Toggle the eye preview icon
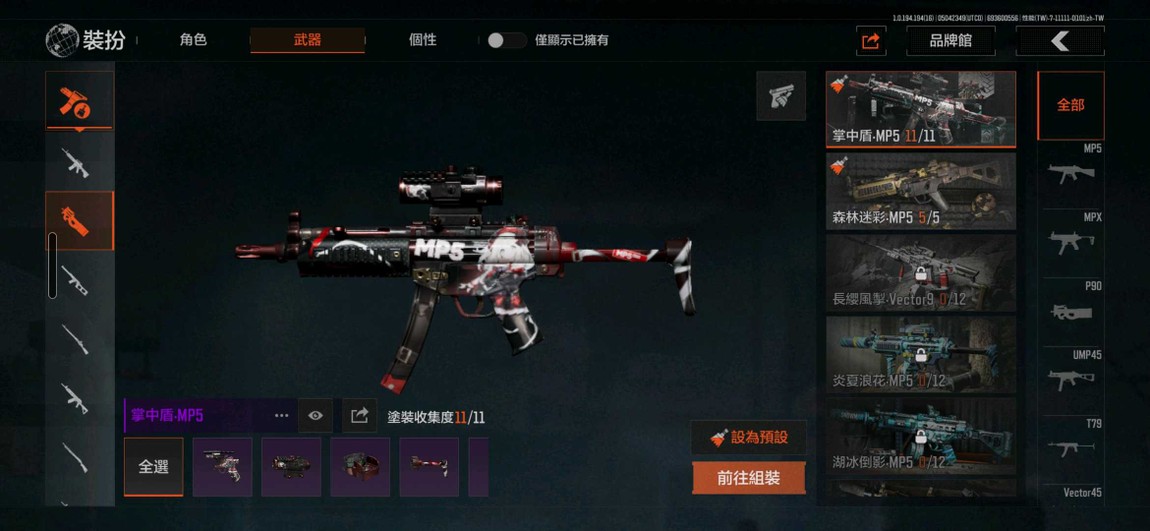Viewport: 1150px width, 531px height. (316, 416)
